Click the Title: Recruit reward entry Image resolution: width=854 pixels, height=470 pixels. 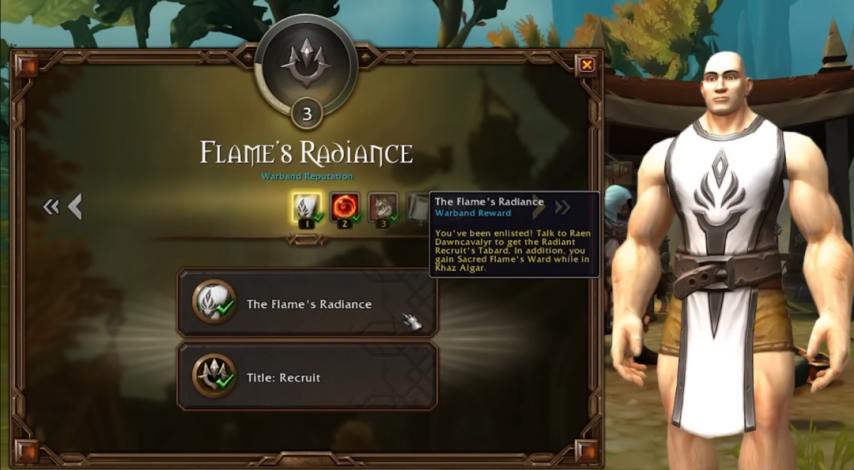click(x=307, y=377)
